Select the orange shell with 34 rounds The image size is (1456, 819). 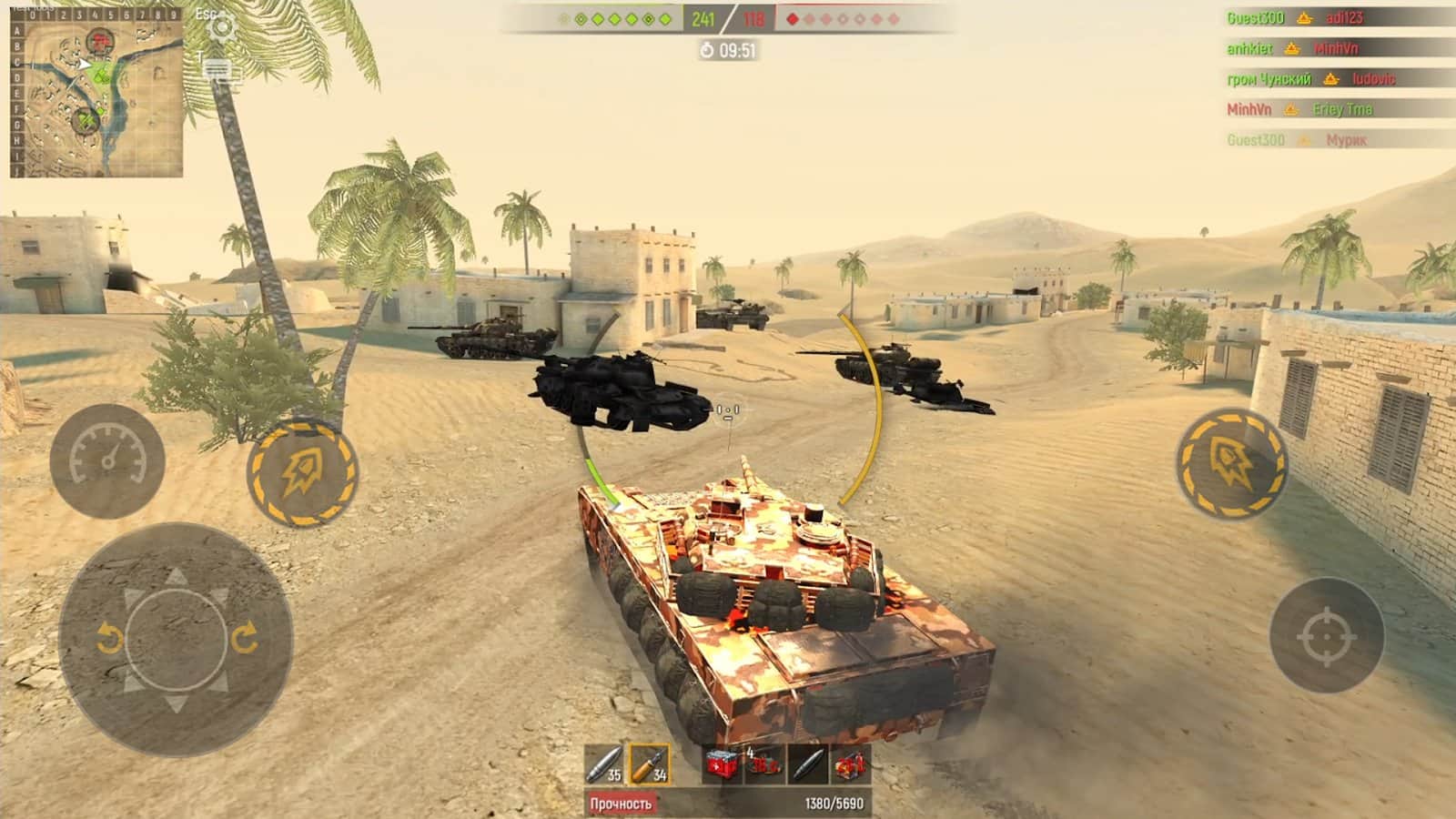click(x=650, y=764)
